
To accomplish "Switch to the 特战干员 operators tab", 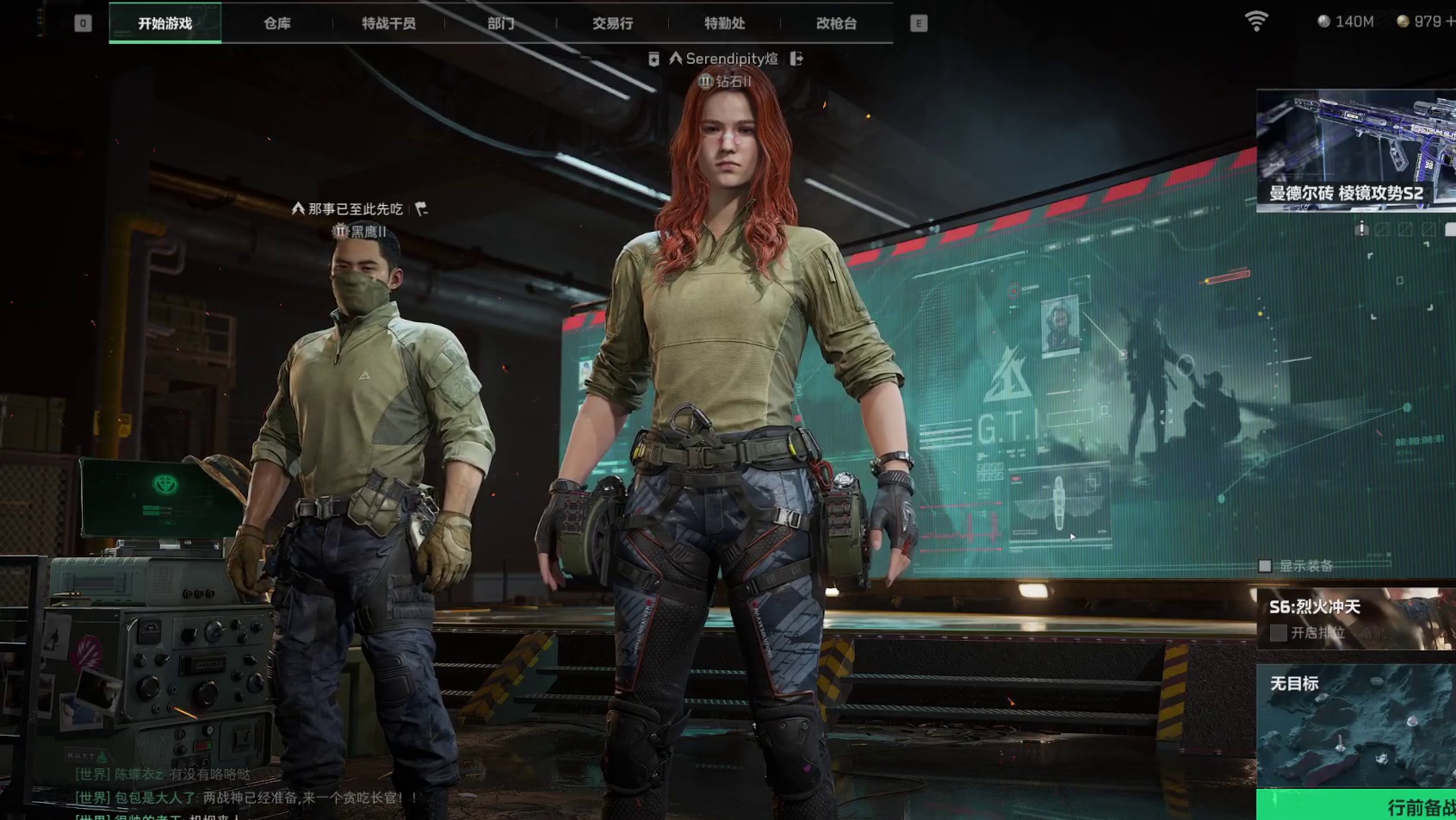I will (x=388, y=23).
